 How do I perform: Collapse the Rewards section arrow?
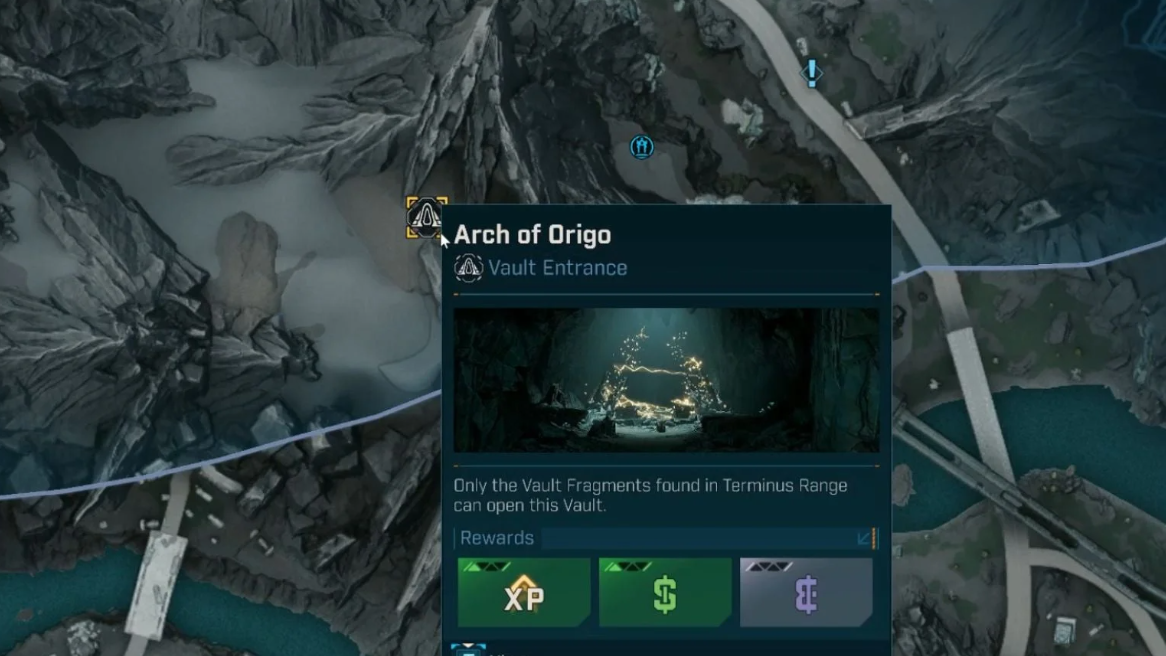(865, 538)
